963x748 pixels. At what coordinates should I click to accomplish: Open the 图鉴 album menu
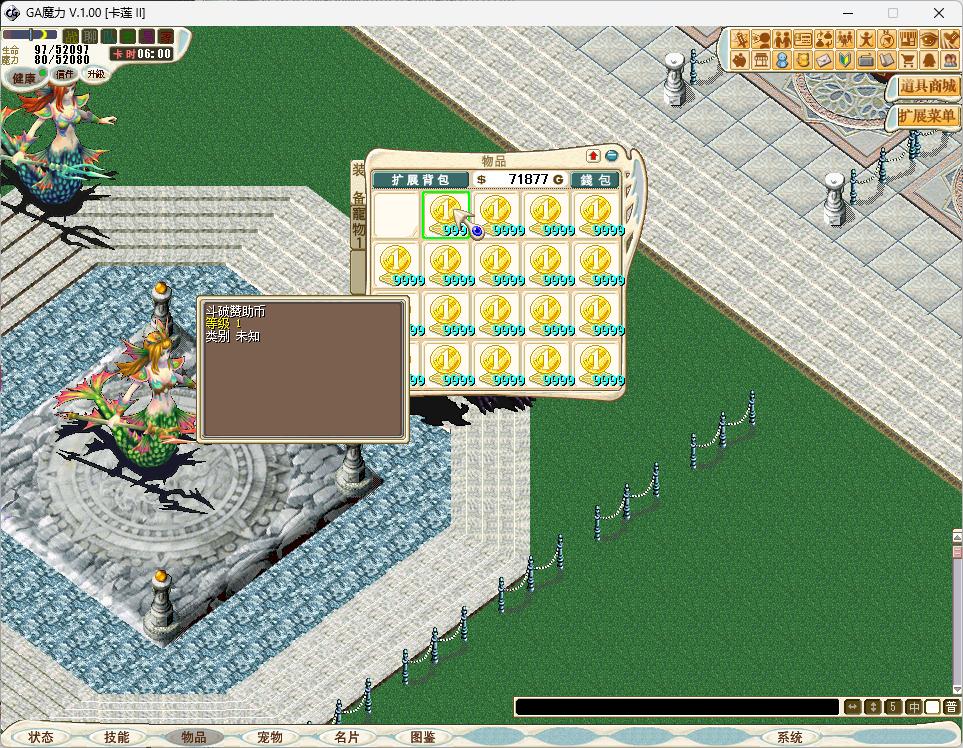point(423,737)
